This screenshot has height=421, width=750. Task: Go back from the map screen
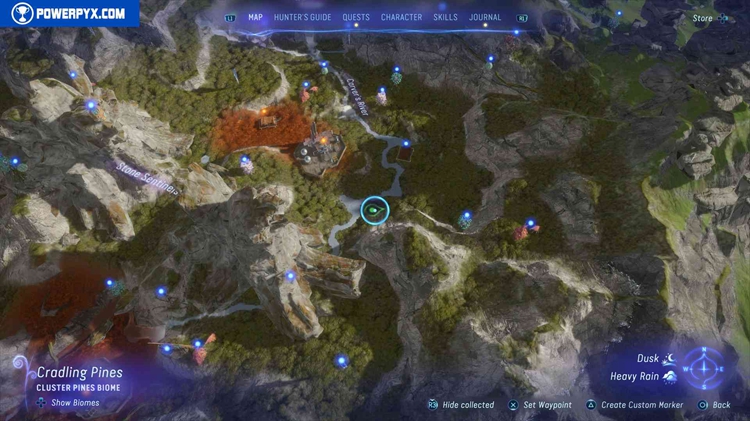coord(721,405)
